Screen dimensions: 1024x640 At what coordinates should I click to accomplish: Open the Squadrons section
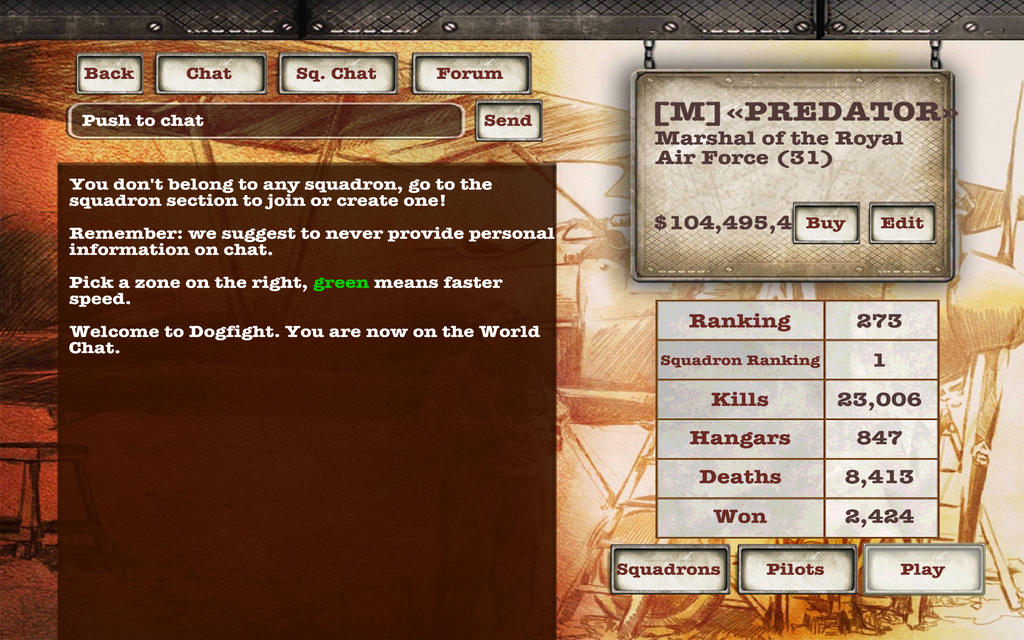point(669,570)
